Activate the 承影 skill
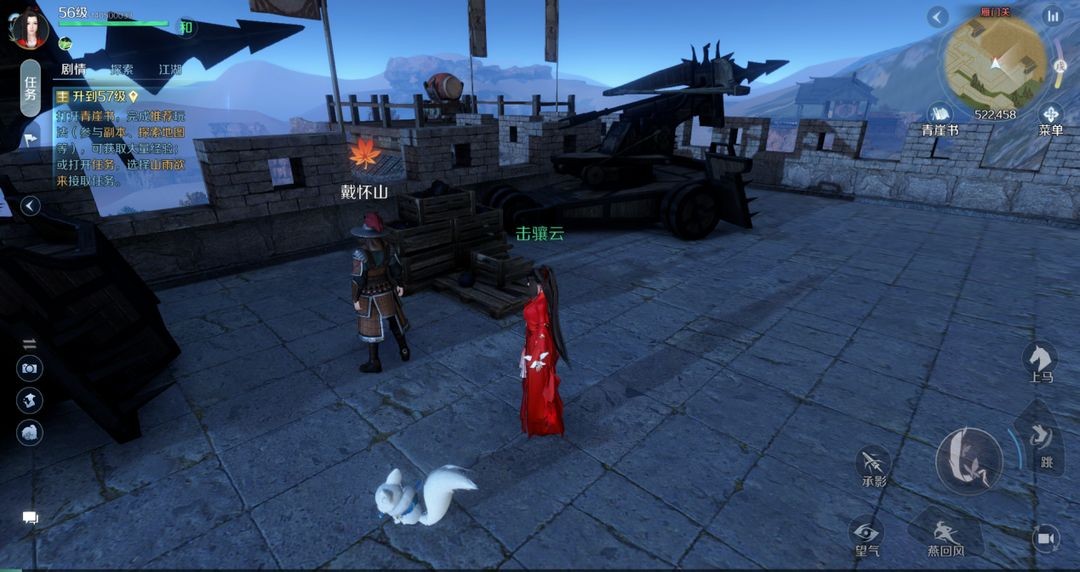Screen dimensions: 1080x572 click(x=873, y=465)
